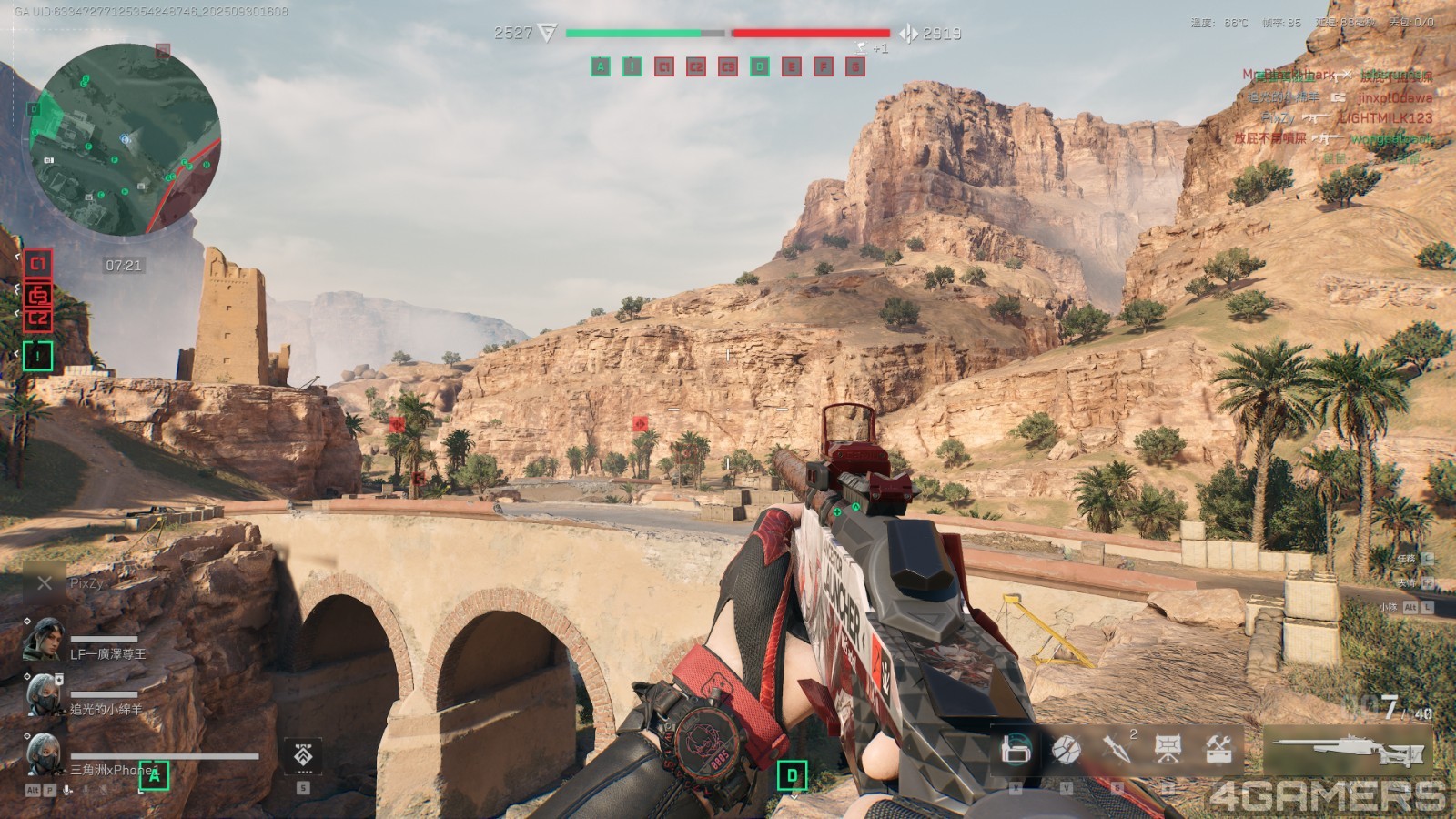Select objective G in the top objective bar
The height and width of the screenshot is (819, 1456).
coord(855,66)
